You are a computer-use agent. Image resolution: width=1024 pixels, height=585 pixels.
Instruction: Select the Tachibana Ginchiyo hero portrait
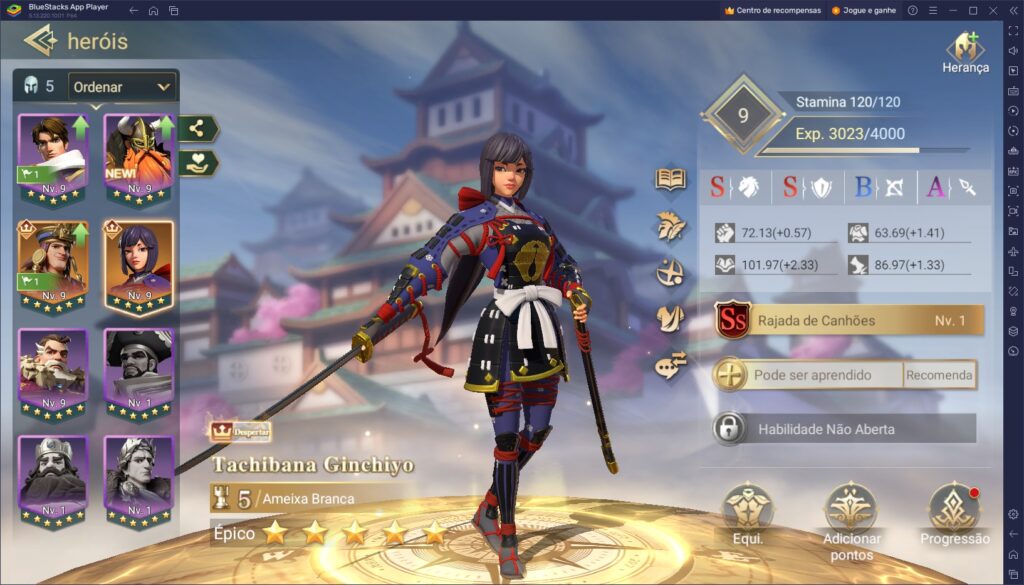point(139,264)
